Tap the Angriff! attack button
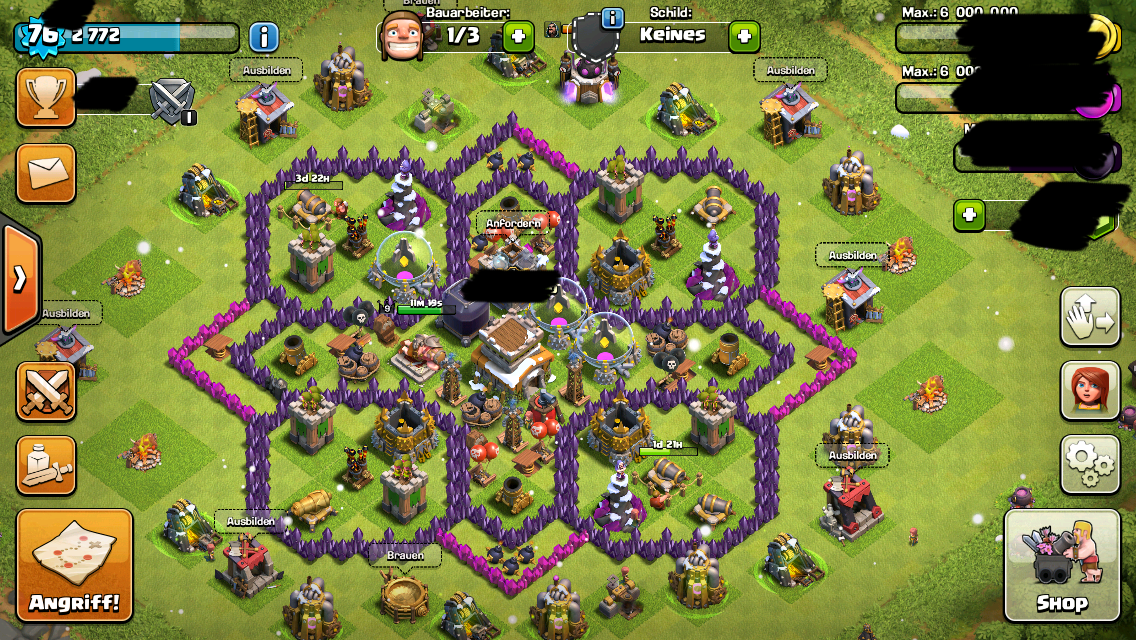The width and height of the screenshot is (1136, 640). 74,565
